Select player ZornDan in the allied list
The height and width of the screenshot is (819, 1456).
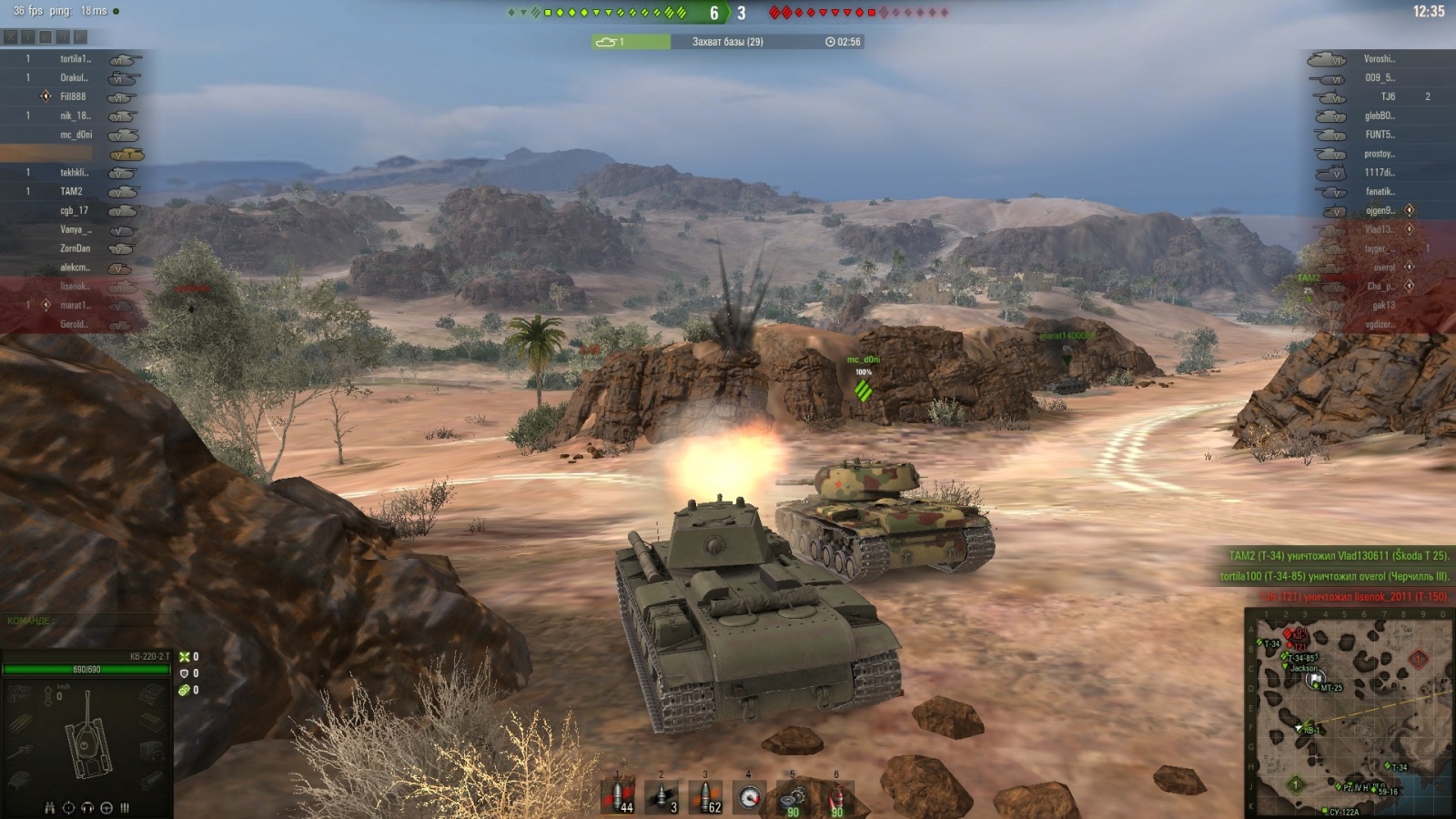[x=75, y=248]
